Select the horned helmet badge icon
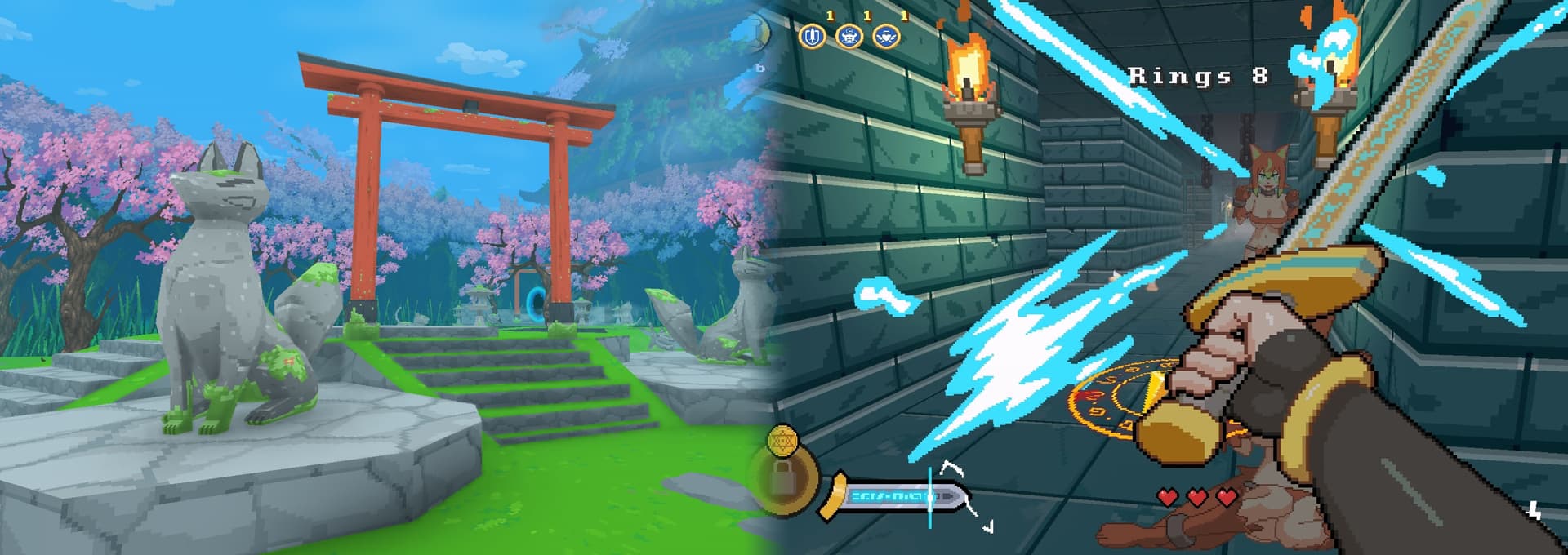The image size is (1568, 555). tap(849, 37)
